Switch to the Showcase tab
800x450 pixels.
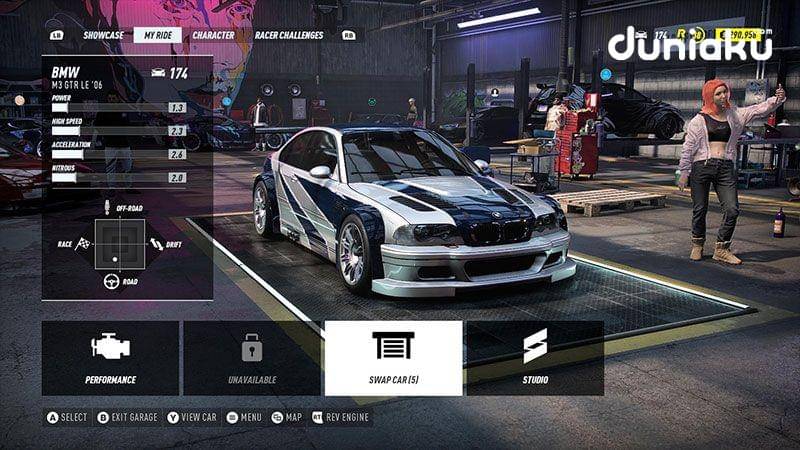pos(103,35)
